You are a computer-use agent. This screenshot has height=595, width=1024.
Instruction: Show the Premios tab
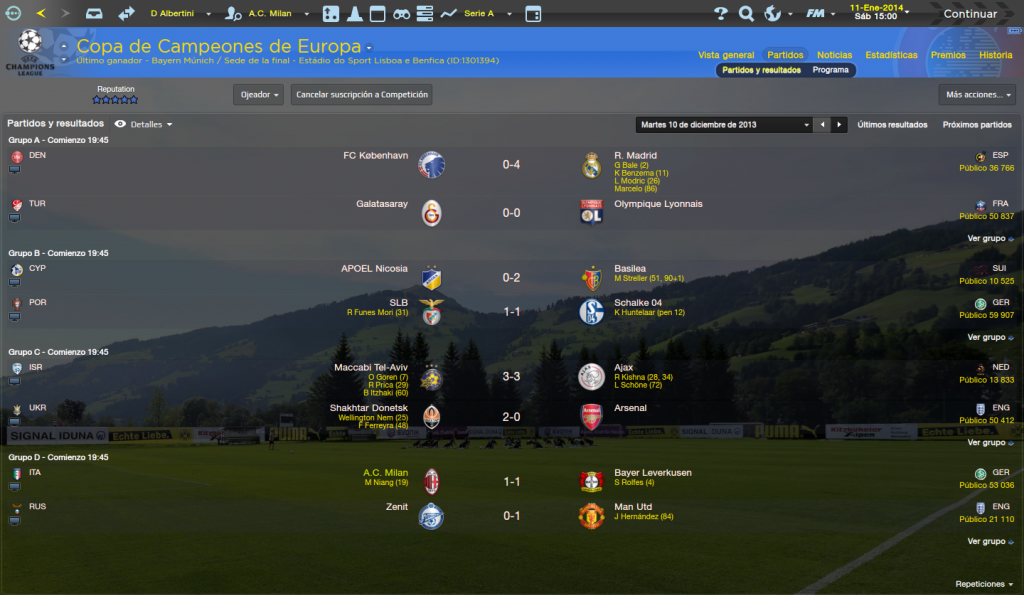click(948, 55)
